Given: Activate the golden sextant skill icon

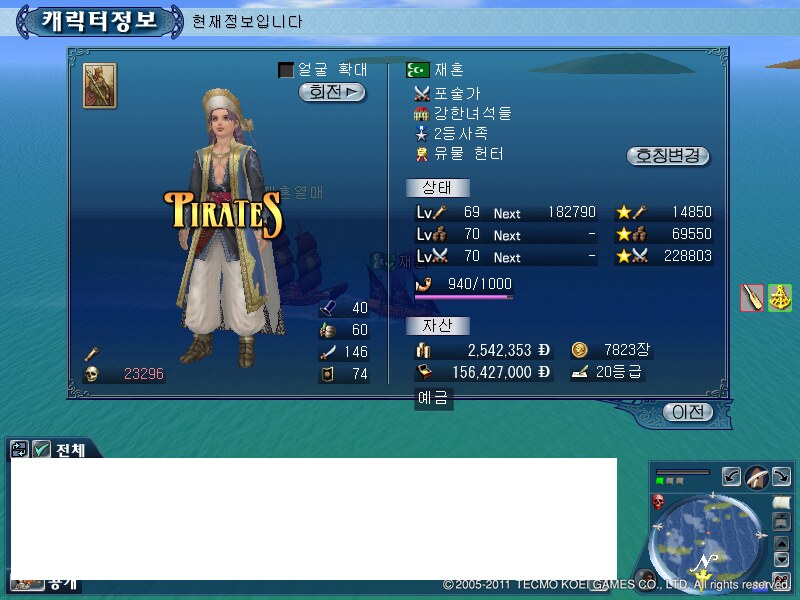Looking at the screenshot, I should 780,297.
